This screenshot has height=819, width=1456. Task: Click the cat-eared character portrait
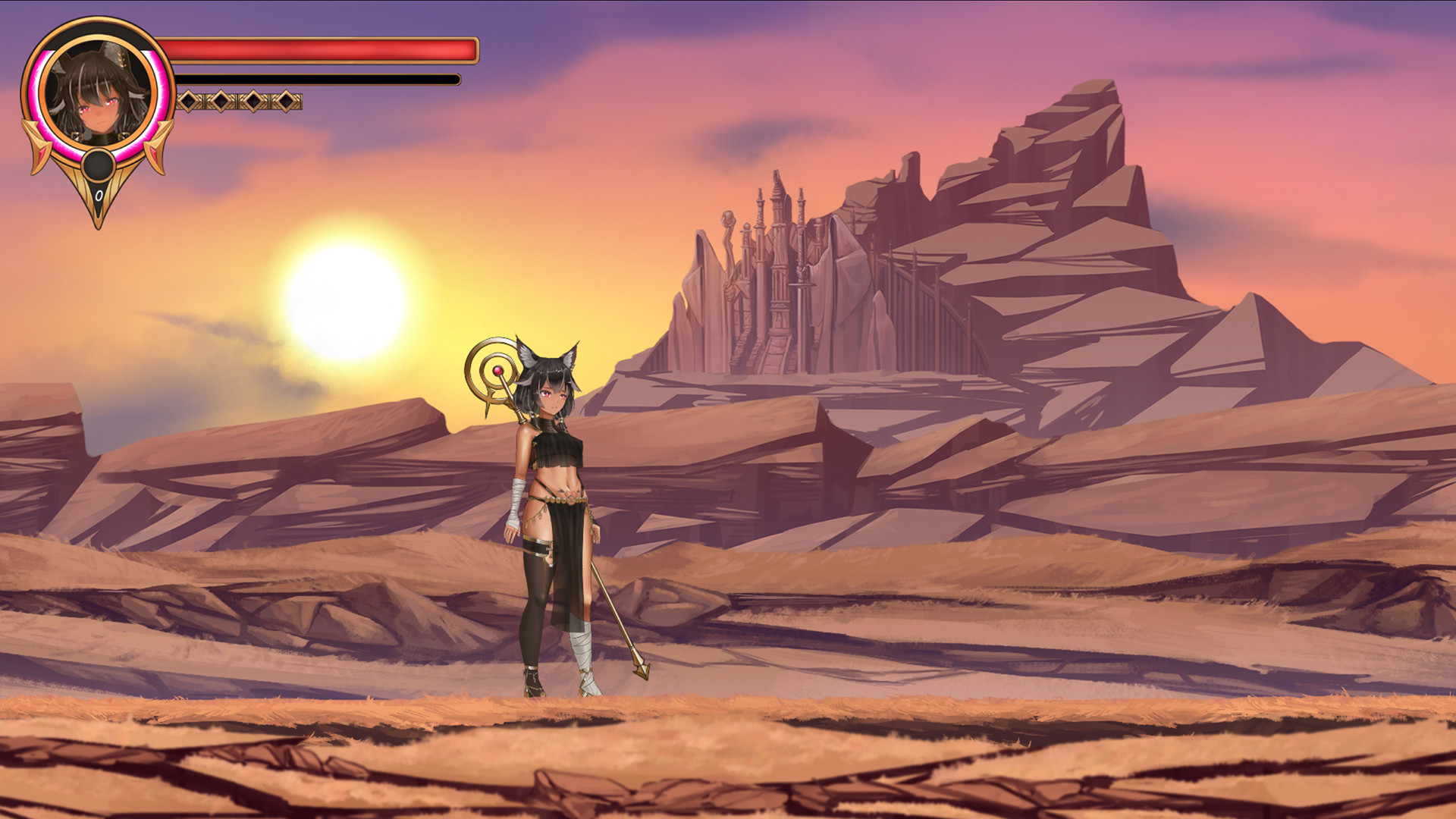[x=96, y=93]
